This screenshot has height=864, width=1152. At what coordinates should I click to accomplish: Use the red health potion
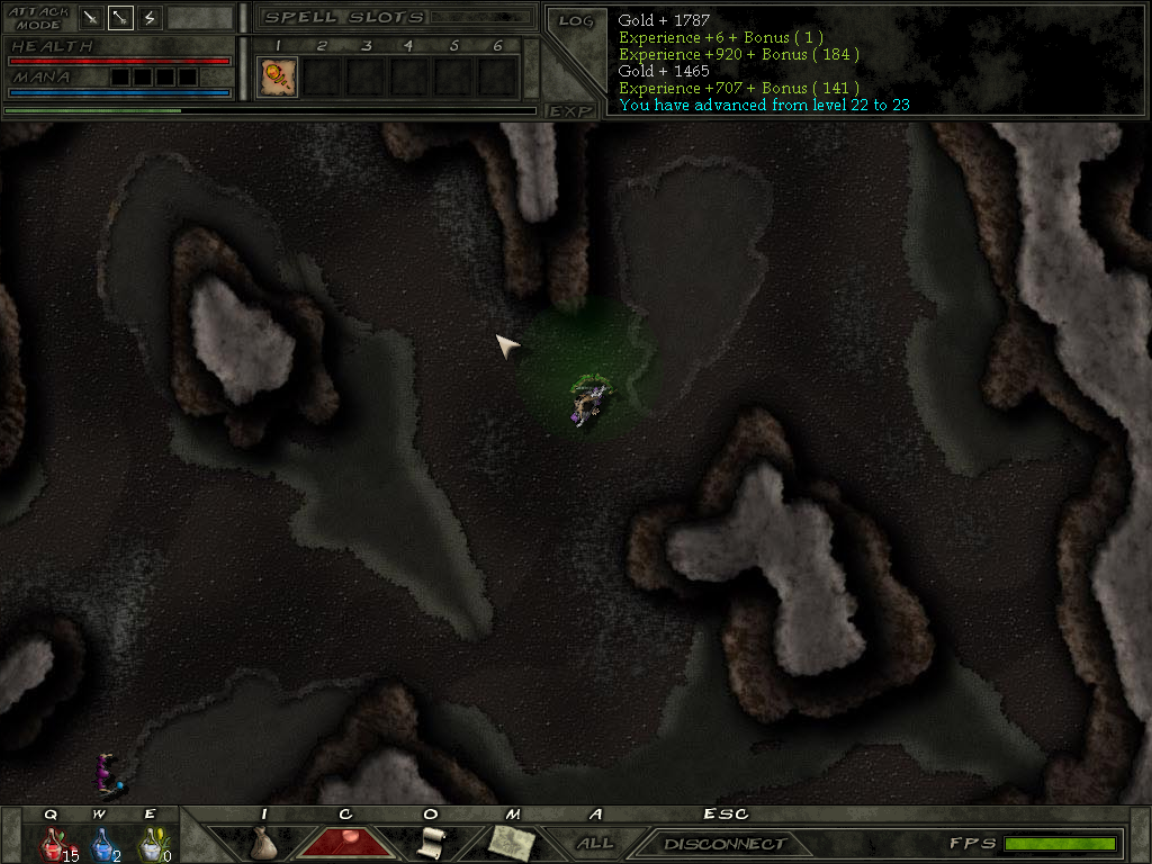(x=52, y=844)
